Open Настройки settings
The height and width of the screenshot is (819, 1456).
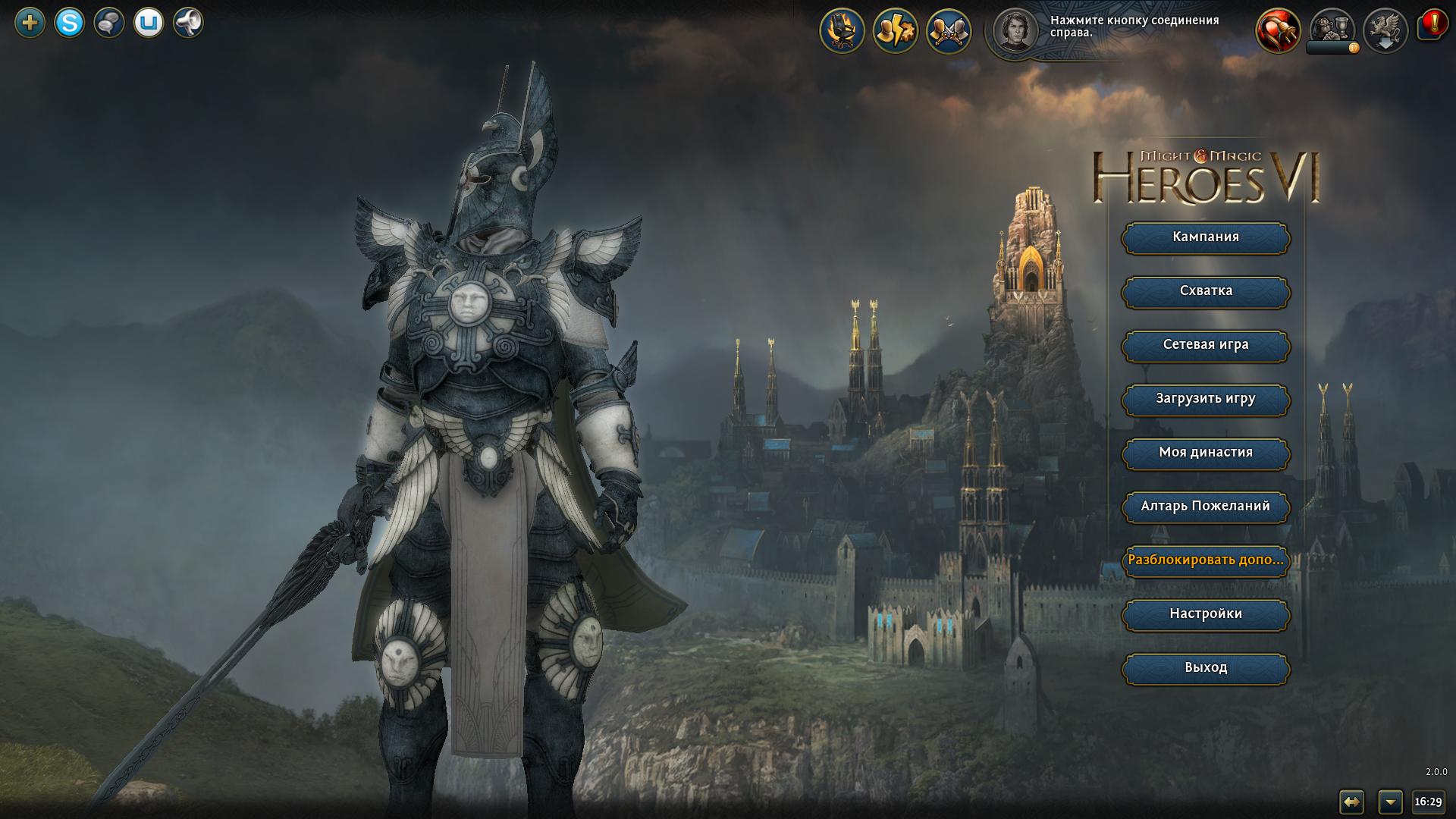point(1206,614)
